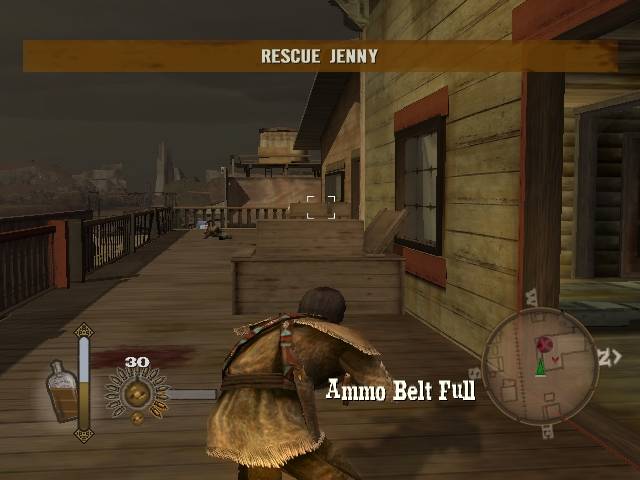Click the Rescue Jenny objective banner
The width and height of the screenshot is (640, 480).
click(x=320, y=56)
